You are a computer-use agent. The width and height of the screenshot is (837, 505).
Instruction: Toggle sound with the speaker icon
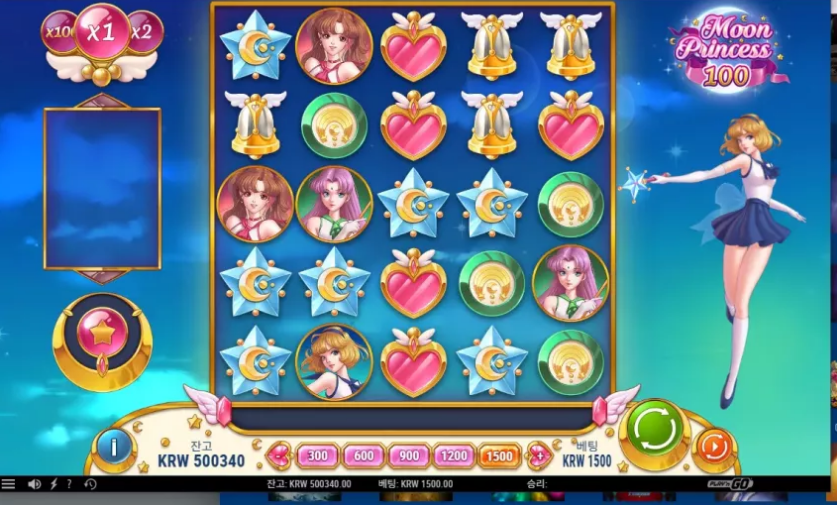[x=35, y=484]
